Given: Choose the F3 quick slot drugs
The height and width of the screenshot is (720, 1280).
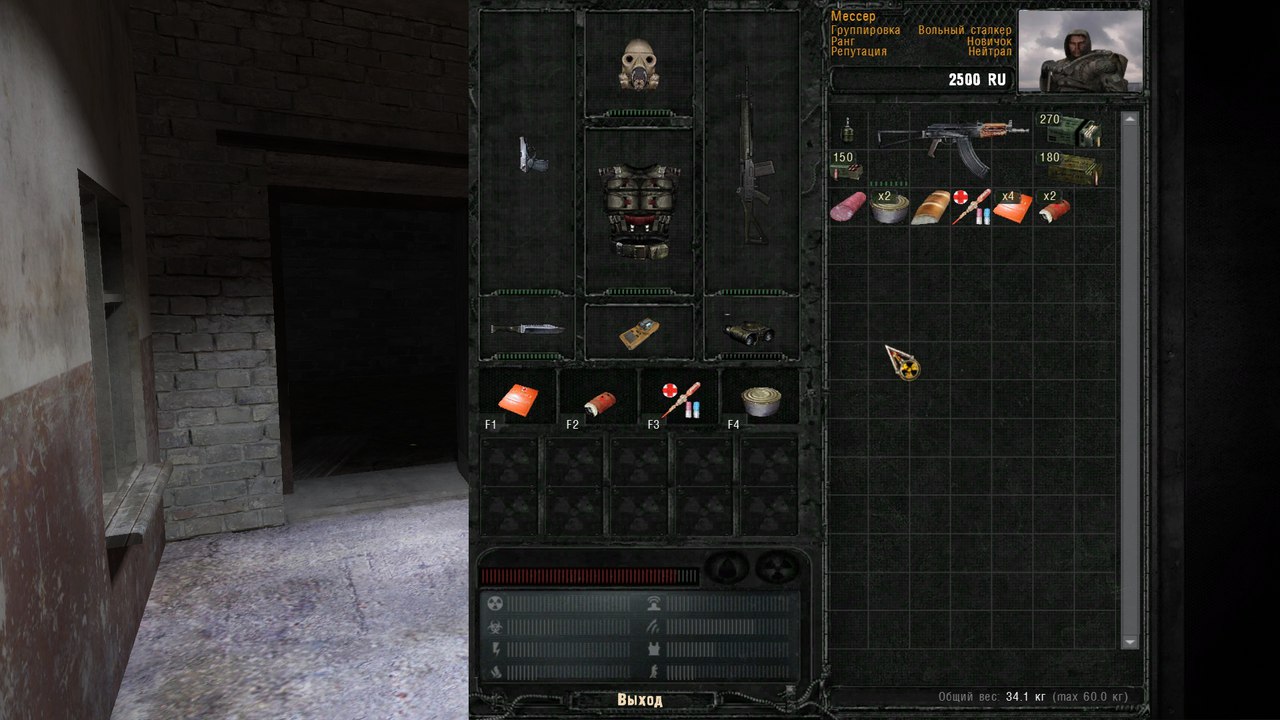Looking at the screenshot, I should (x=679, y=398).
